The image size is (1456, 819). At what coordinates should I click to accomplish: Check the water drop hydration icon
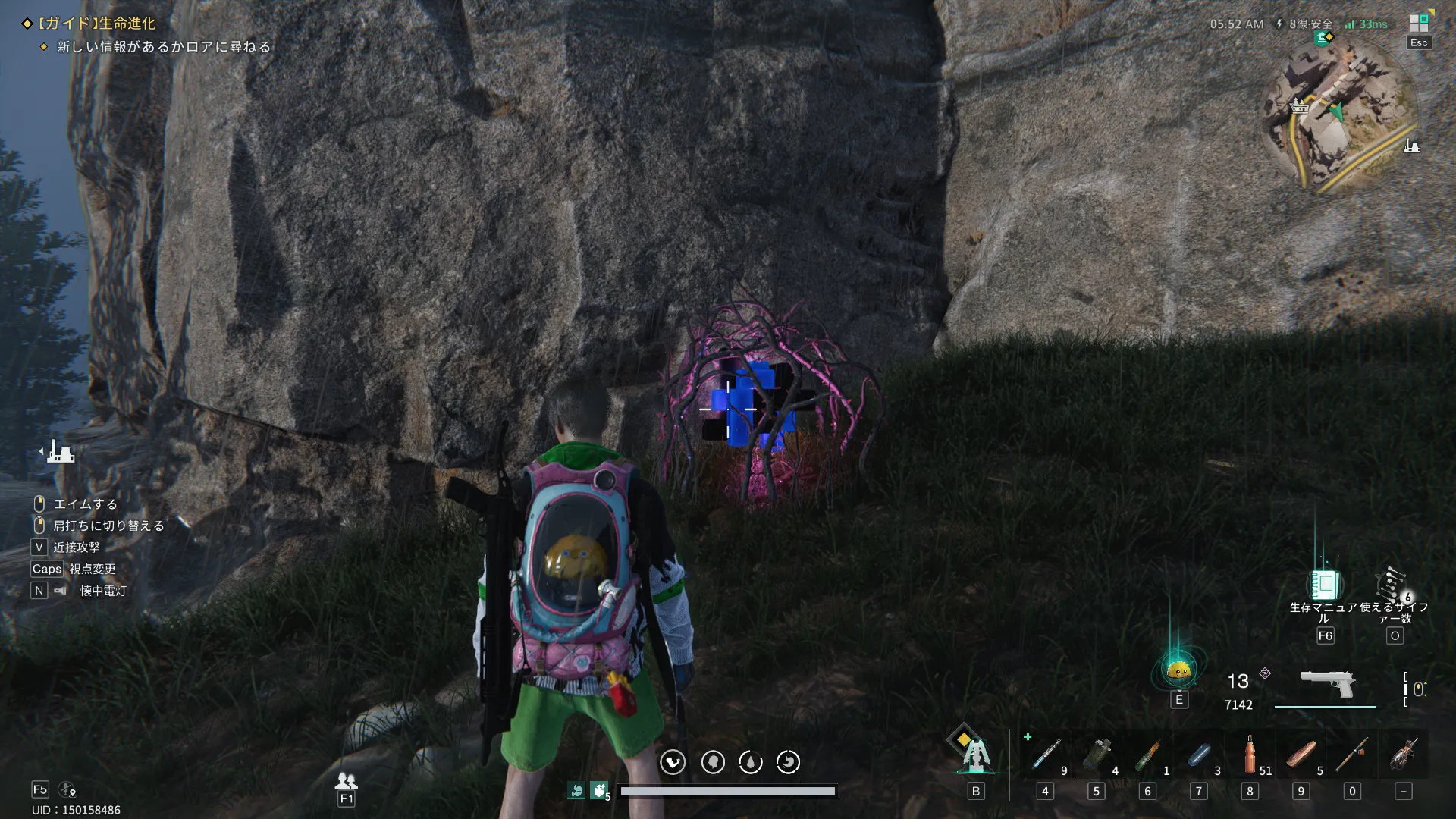[751, 762]
